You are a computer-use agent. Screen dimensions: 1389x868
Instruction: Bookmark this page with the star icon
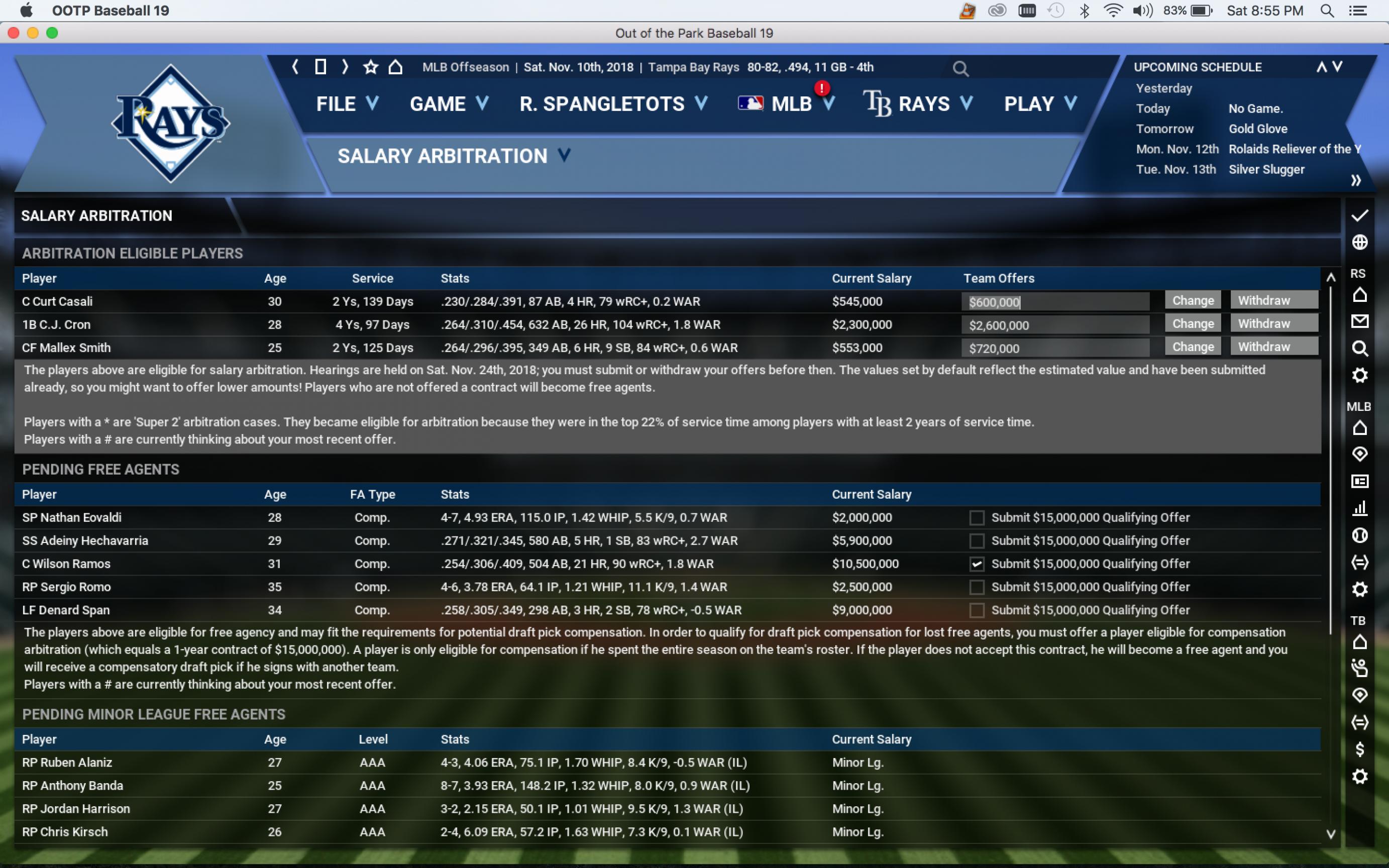[371, 67]
